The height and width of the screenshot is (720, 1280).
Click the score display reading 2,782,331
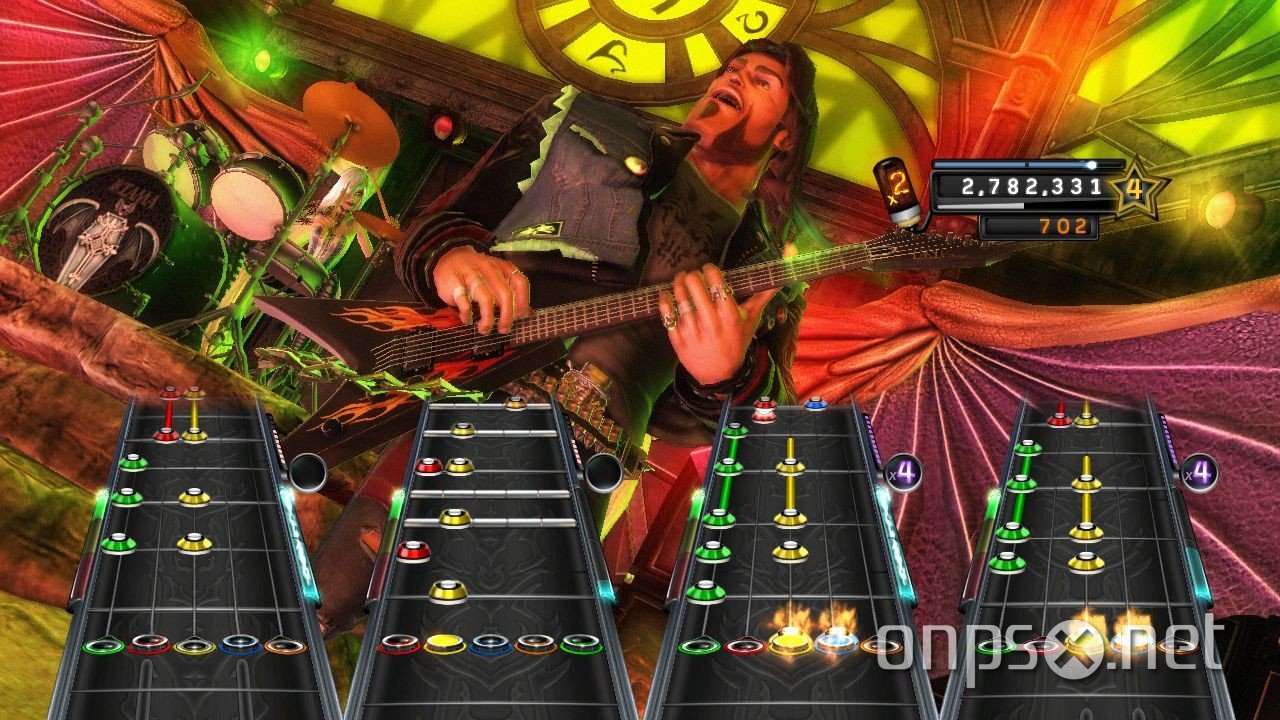point(1030,185)
